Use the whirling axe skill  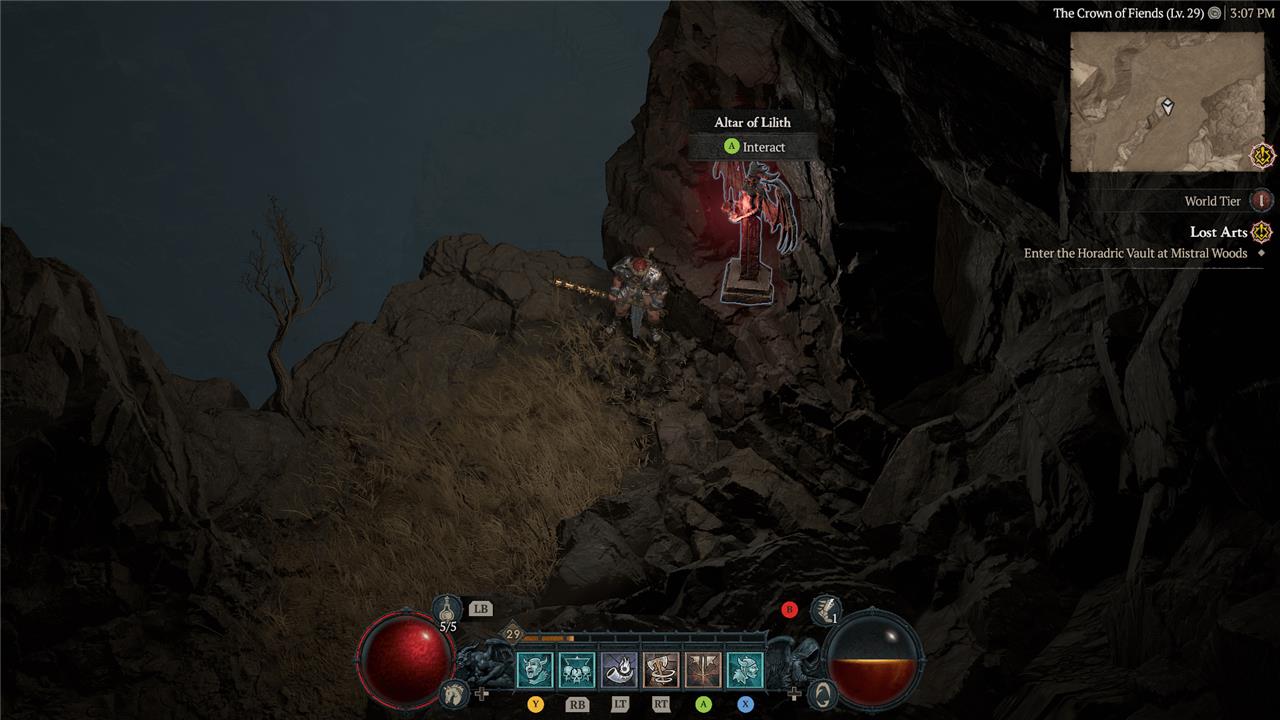661,670
